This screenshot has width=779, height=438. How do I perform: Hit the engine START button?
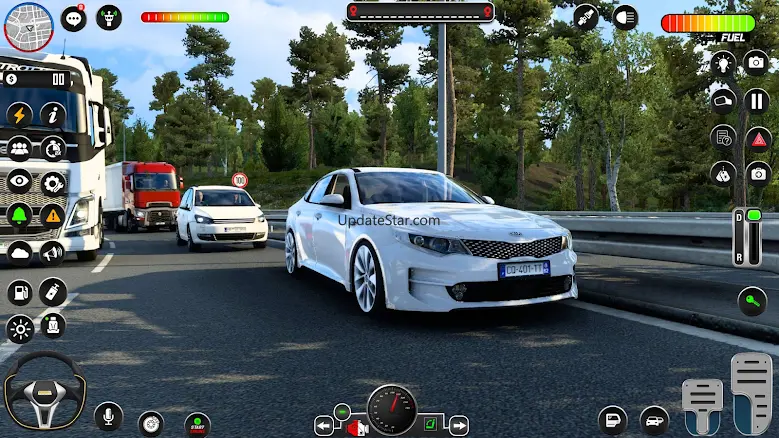pyautogui.click(x=197, y=424)
